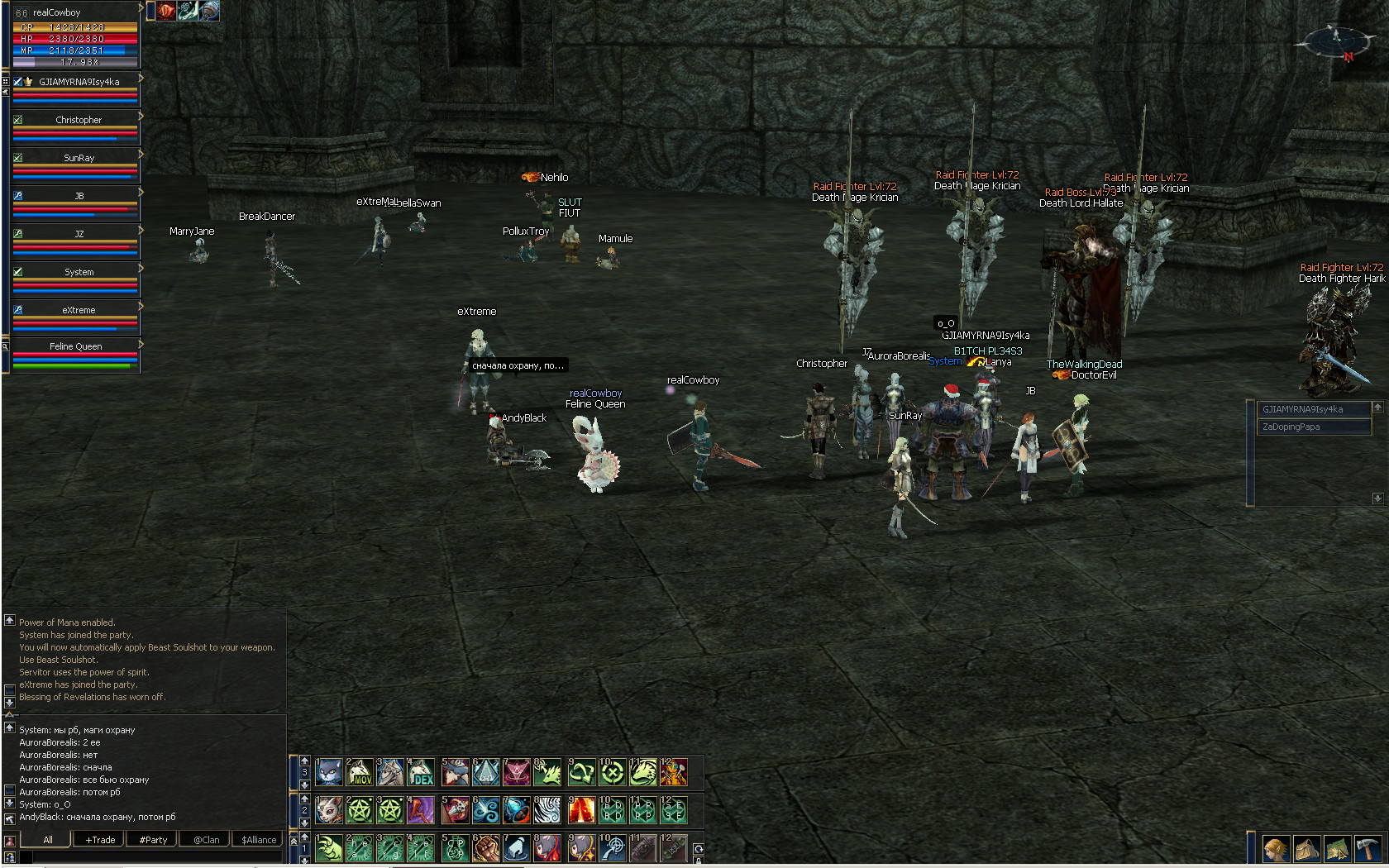Click the compass in the top-right corner
Image resolution: width=1389 pixels, height=868 pixels.
pyautogui.click(x=1336, y=40)
